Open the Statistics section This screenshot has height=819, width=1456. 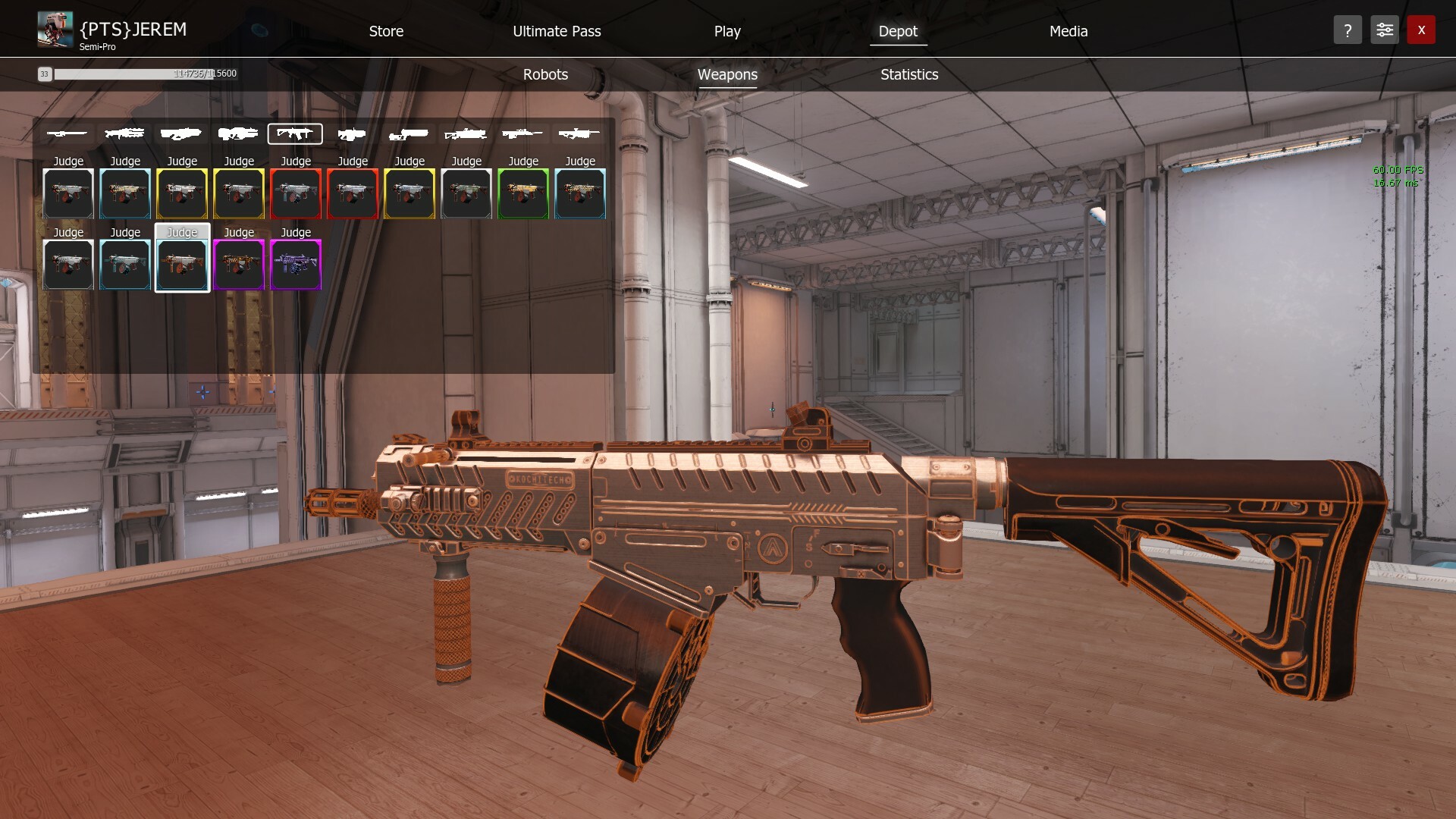(x=908, y=74)
